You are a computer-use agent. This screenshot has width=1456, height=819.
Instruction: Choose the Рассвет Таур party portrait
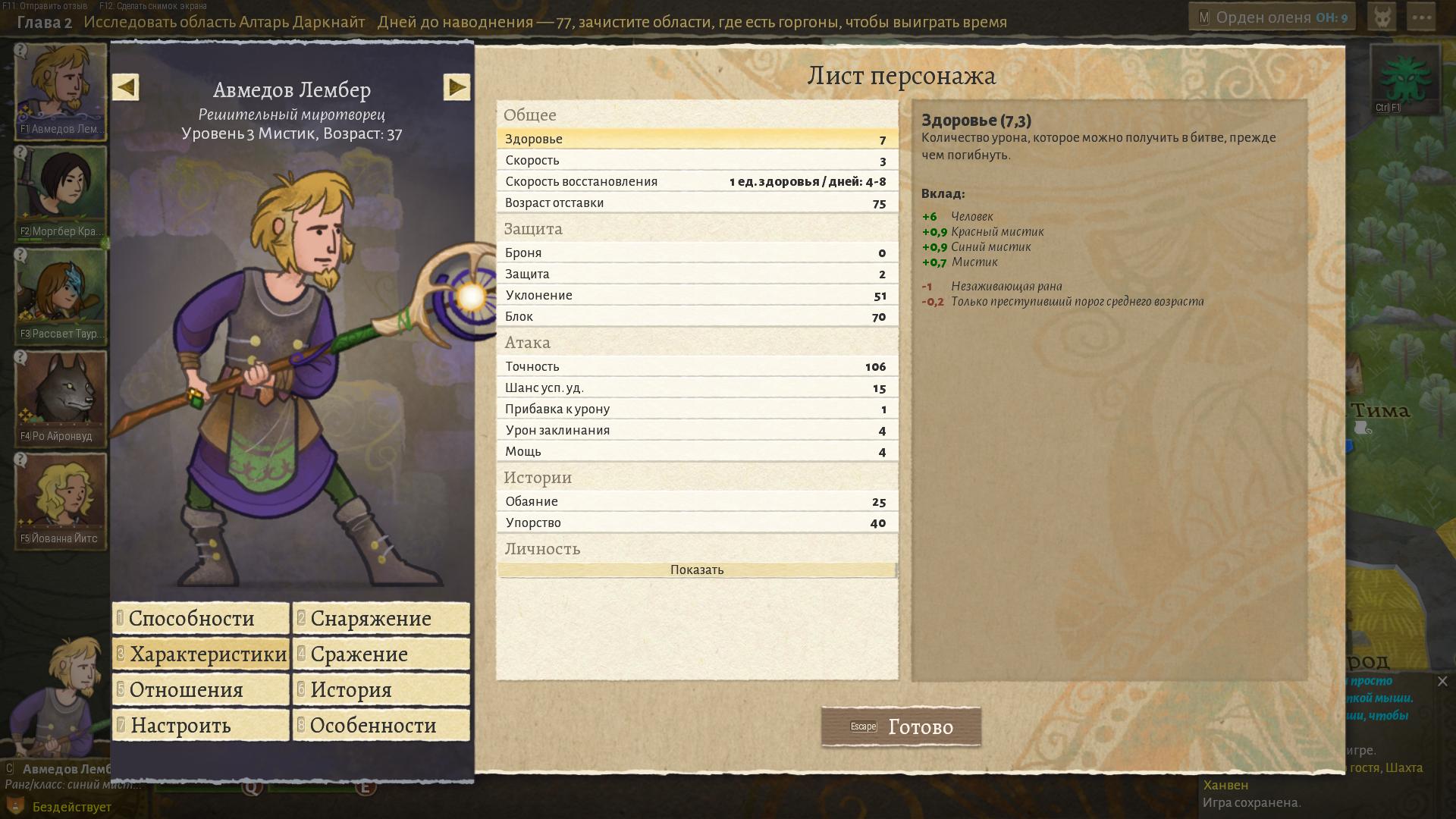click(61, 294)
